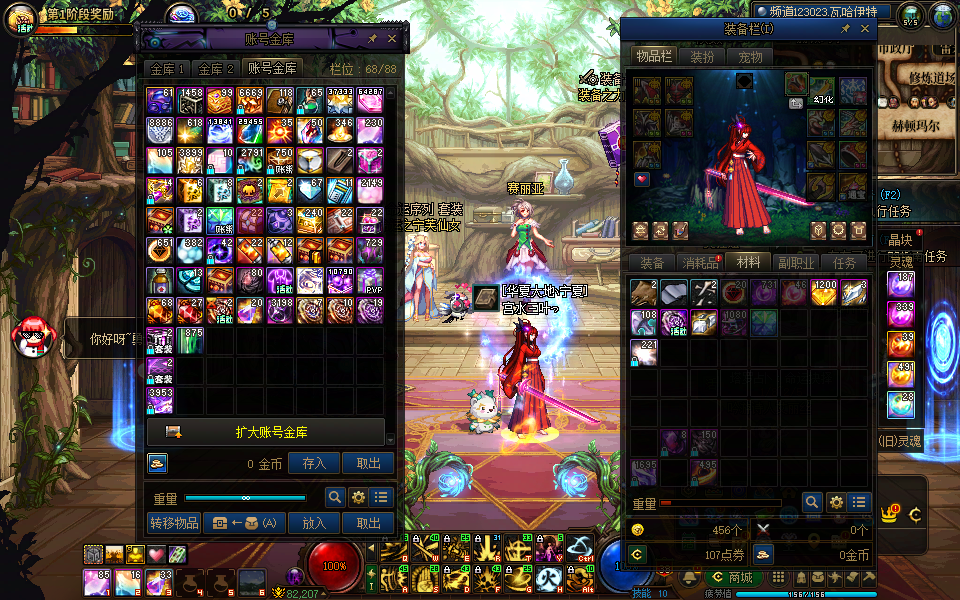Screen dimensions: 960x600
Task: Click 存入 to deposit gold
Action: point(314,463)
